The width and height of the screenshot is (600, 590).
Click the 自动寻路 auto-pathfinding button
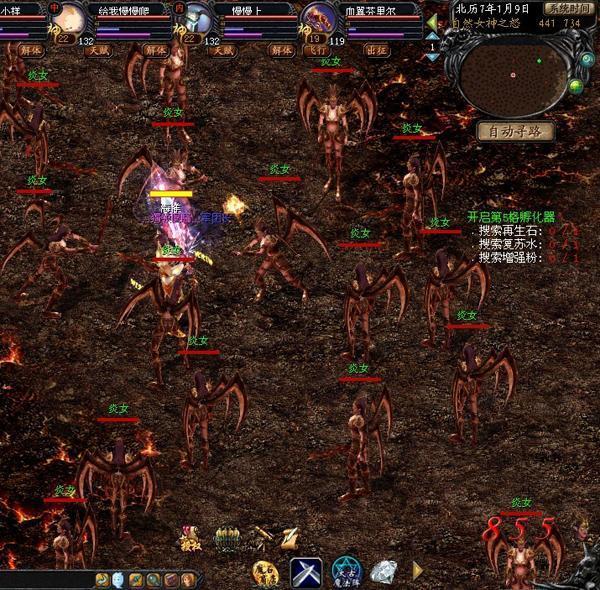coord(515,131)
